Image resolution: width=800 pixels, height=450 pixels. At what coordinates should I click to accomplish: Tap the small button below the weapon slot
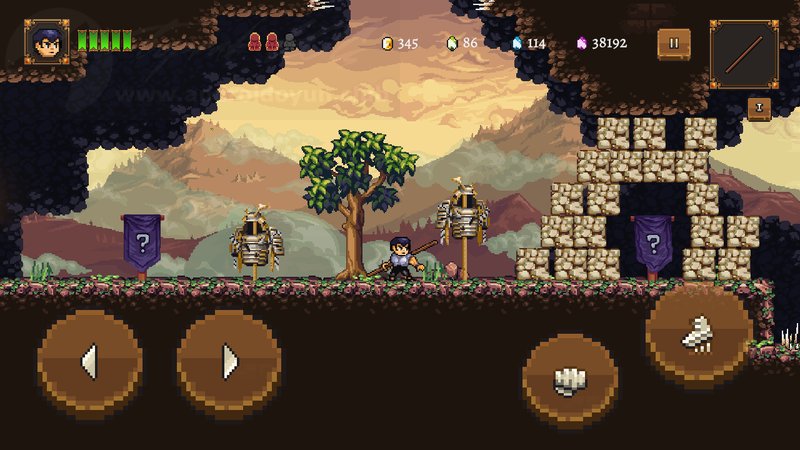(758, 108)
